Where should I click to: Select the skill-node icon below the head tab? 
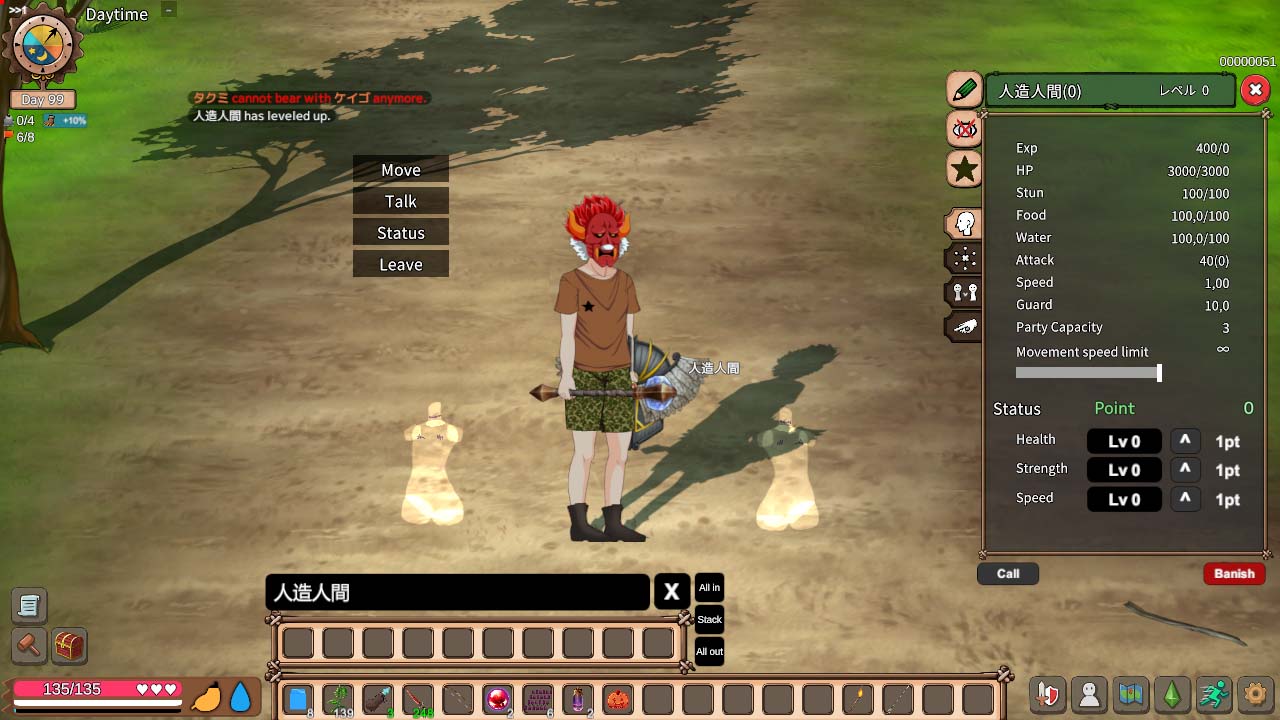pos(963,257)
